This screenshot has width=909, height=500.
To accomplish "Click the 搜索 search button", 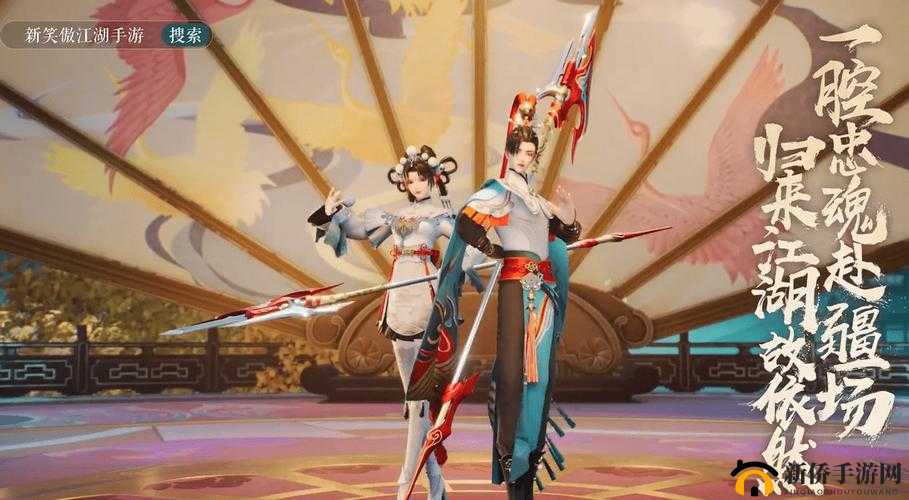I will (x=185, y=37).
